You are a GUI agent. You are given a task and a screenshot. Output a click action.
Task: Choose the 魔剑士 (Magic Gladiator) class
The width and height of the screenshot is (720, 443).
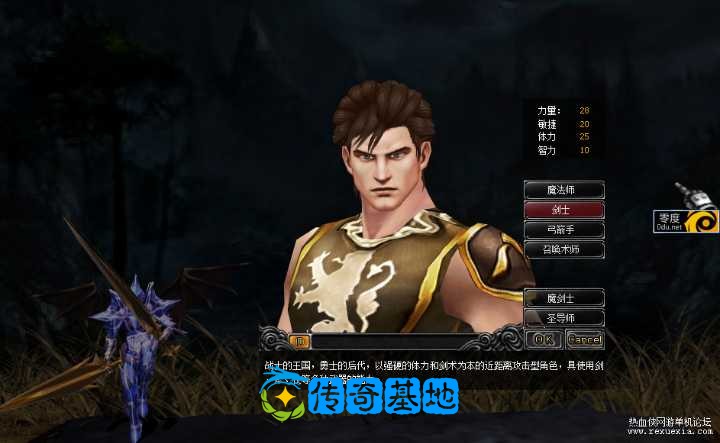(x=564, y=297)
